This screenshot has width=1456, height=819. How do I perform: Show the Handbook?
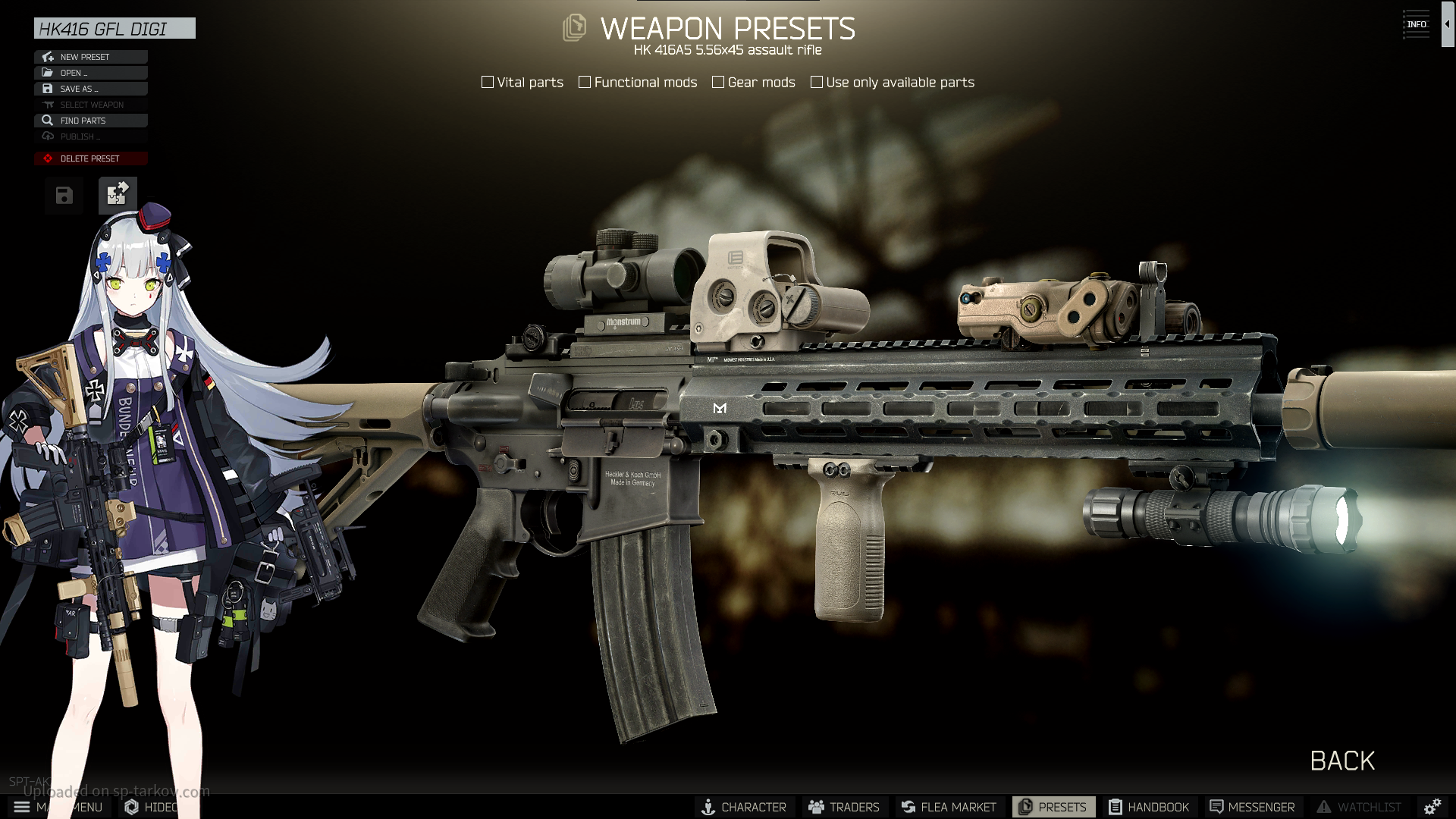(x=1149, y=807)
